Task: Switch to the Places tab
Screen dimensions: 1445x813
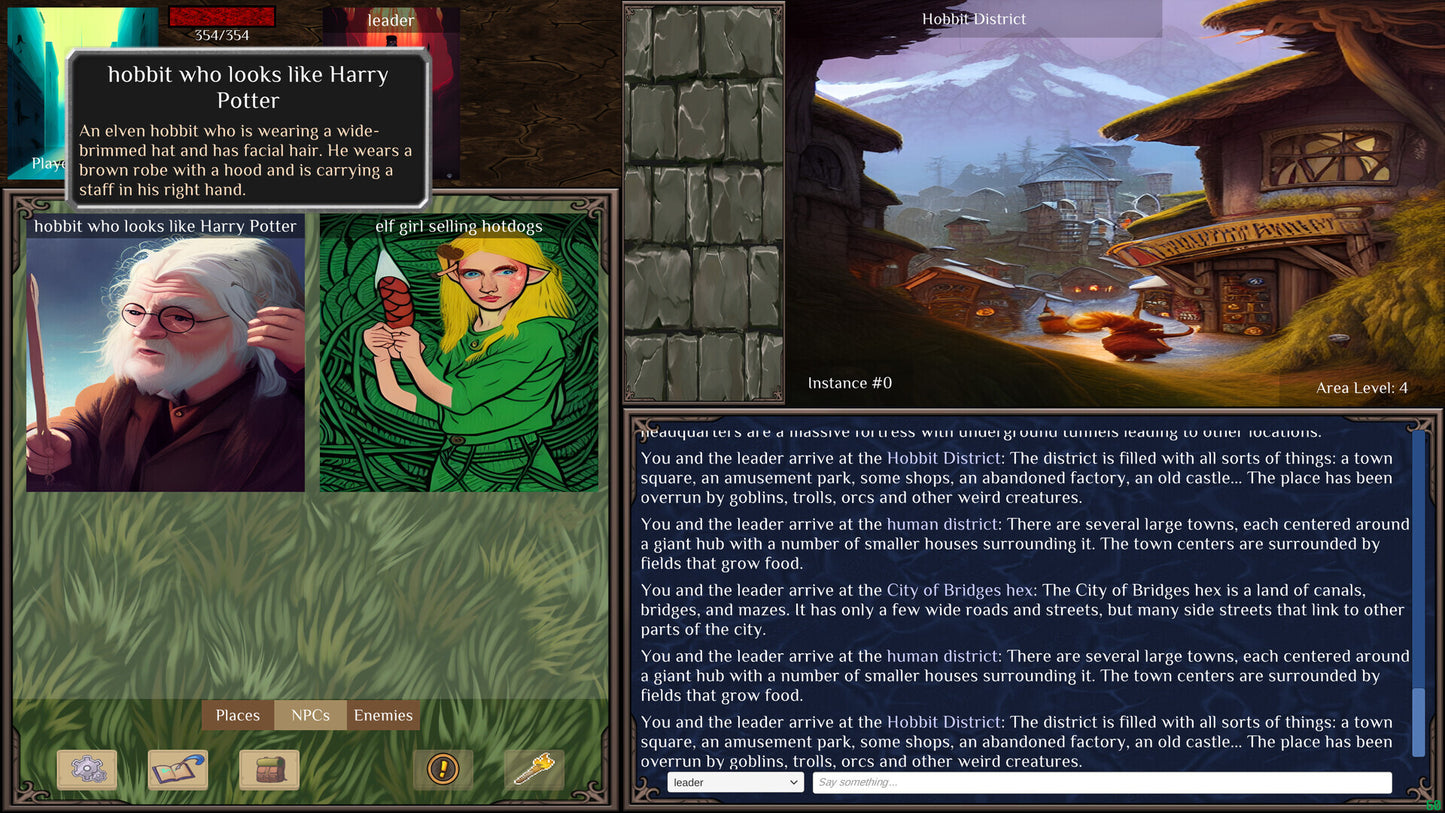Action: (x=237, y=715)
